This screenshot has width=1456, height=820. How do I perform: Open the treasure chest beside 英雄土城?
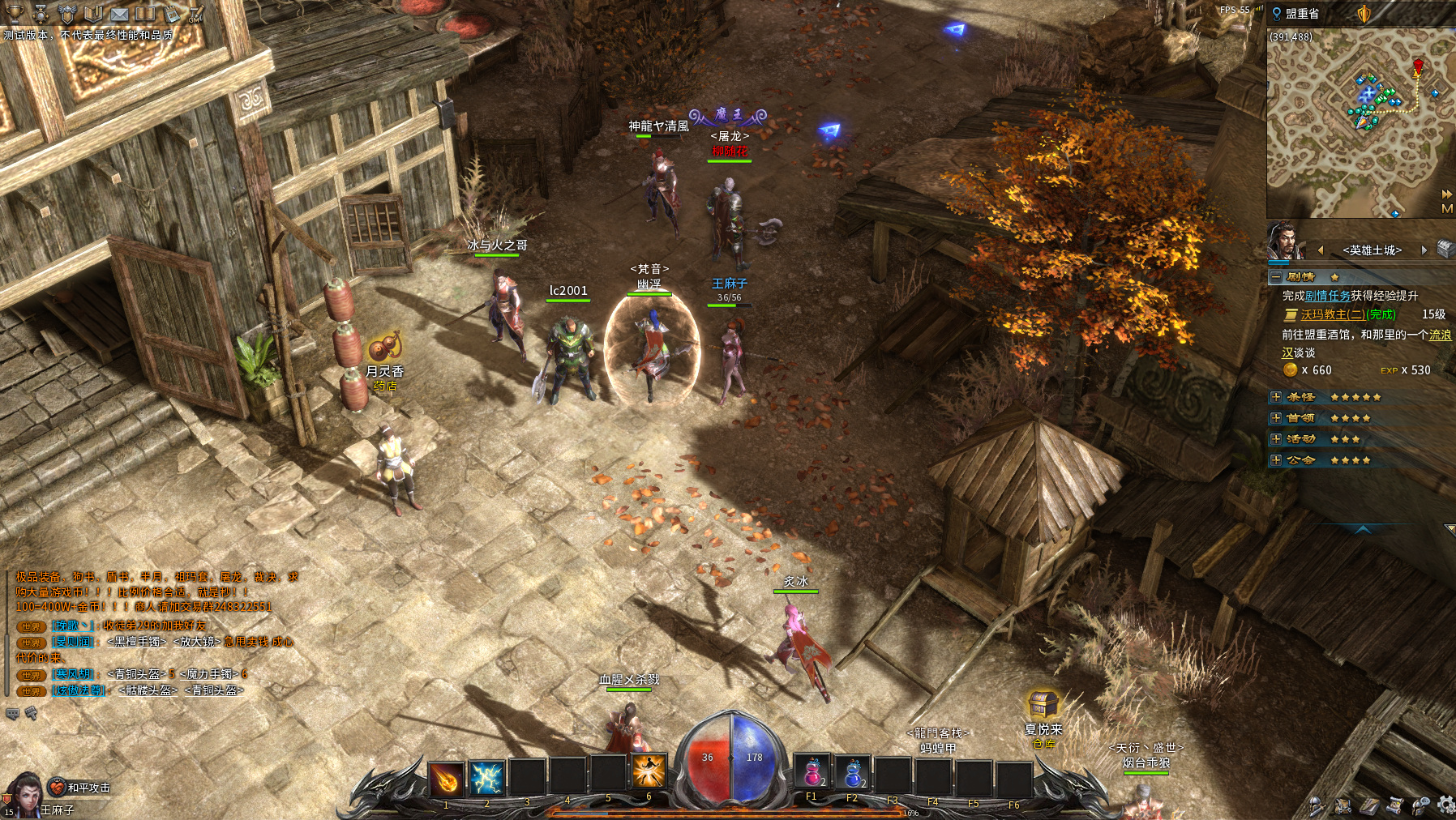point(1445,249)
